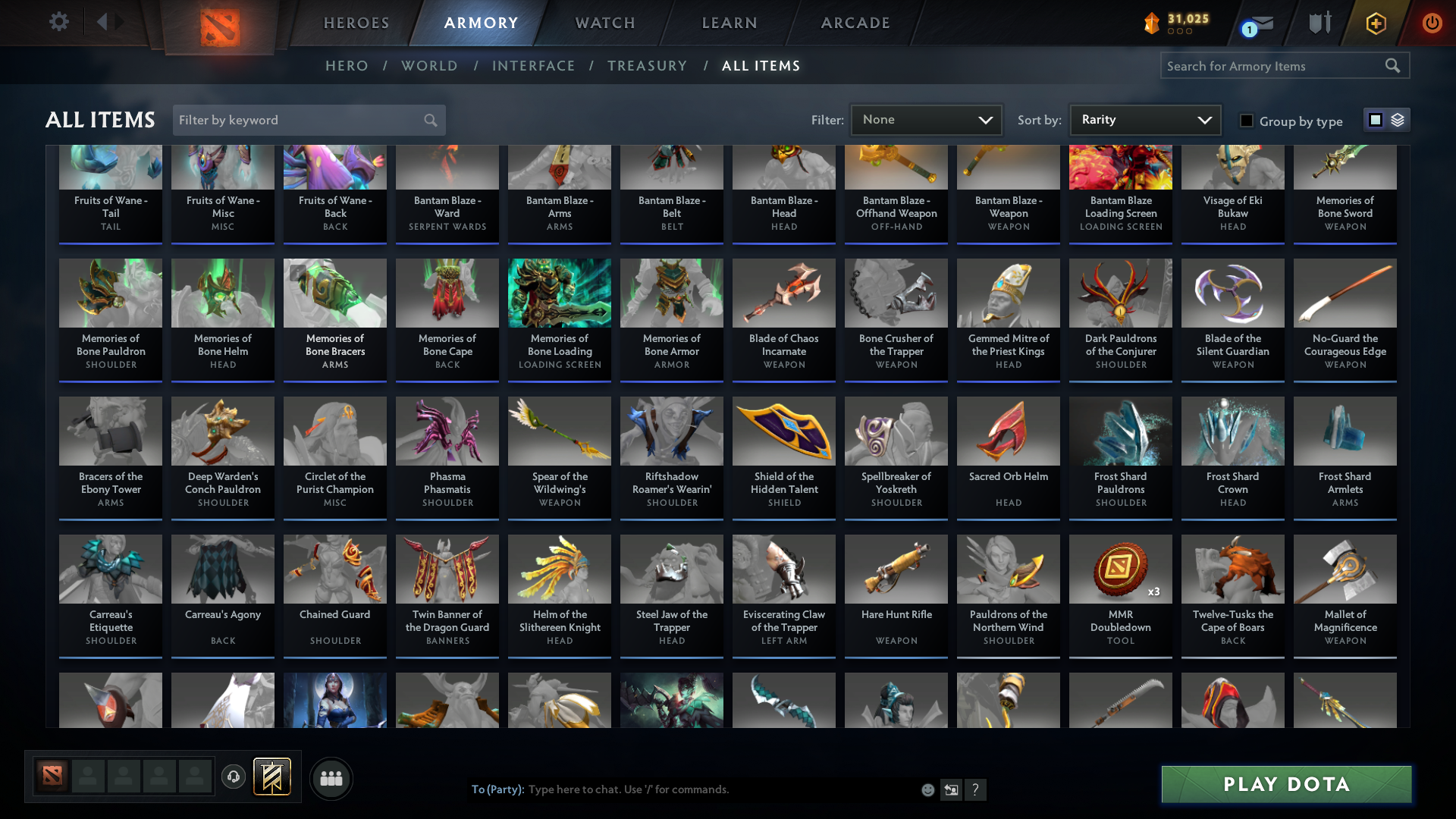1456x819 pixels.
Task: Click the headset voice chat icon
Action: 234,778
